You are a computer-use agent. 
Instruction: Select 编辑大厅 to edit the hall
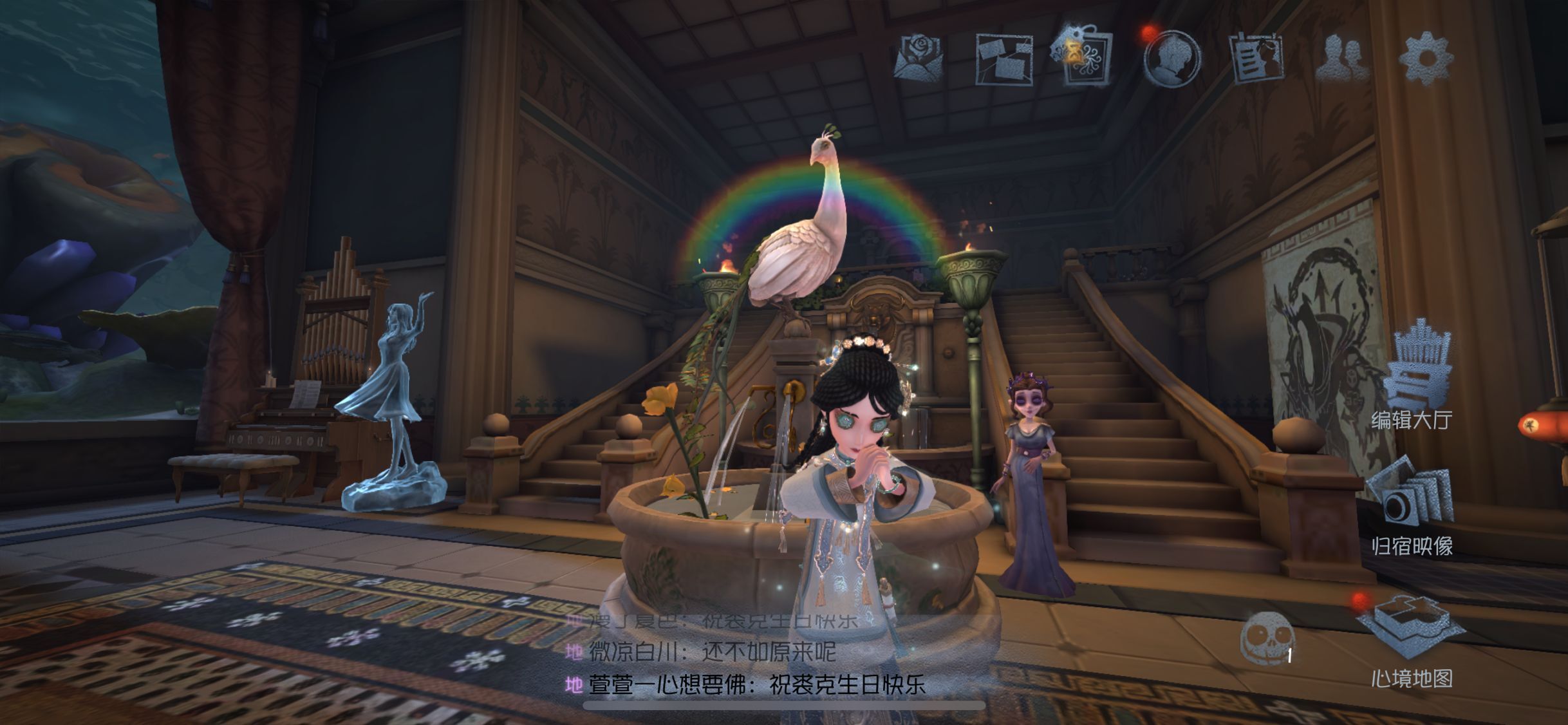pyautogui.click(x=1412, y=380)
